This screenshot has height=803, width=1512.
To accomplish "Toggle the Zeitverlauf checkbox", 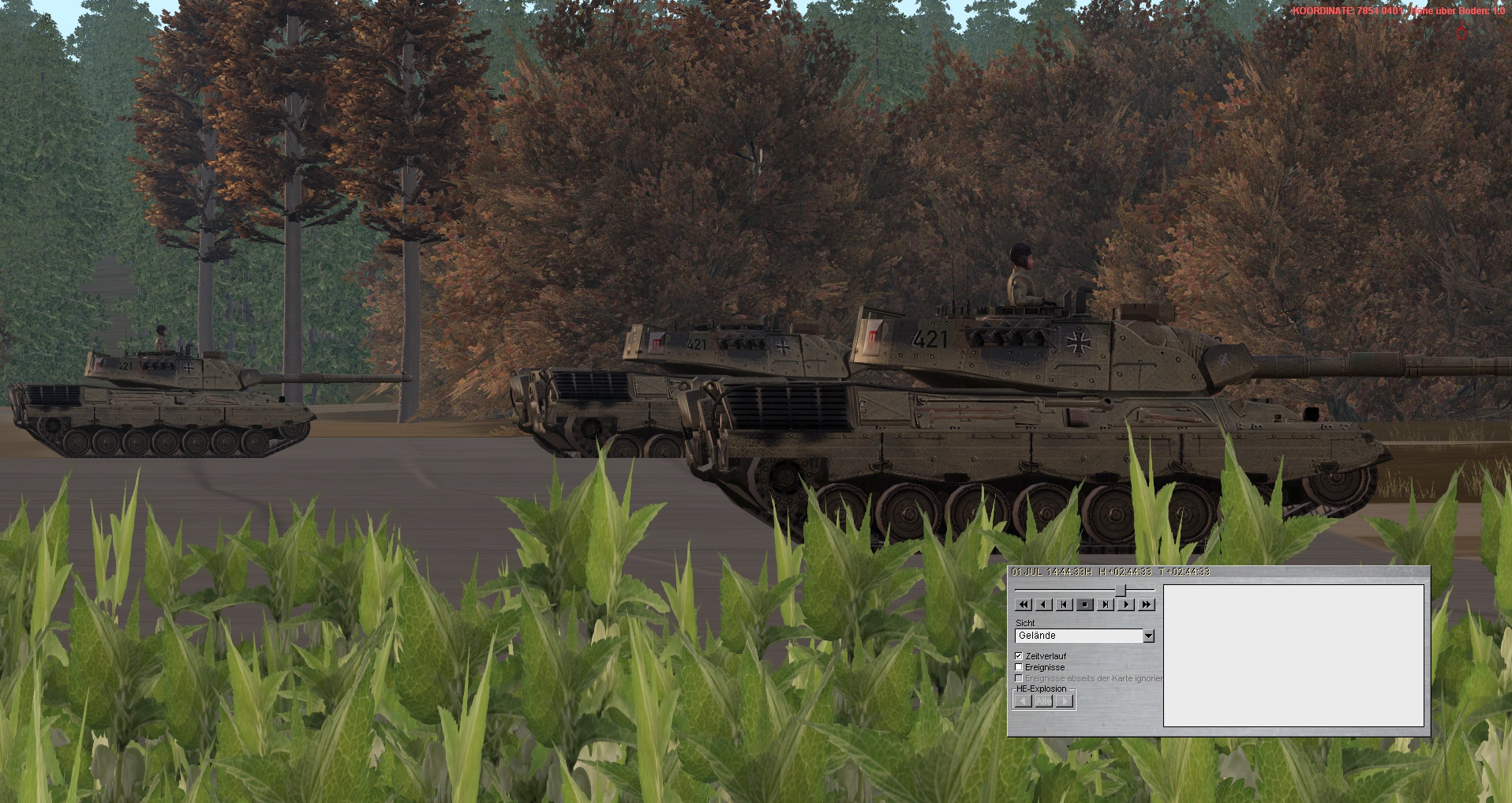I will [1019, 656].
